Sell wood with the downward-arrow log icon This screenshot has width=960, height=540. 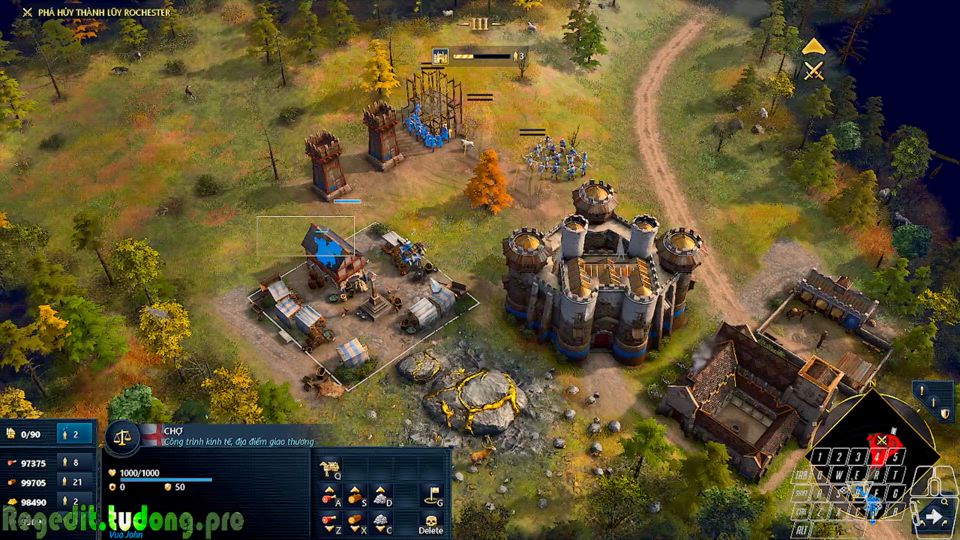click(x=355, y=520)
